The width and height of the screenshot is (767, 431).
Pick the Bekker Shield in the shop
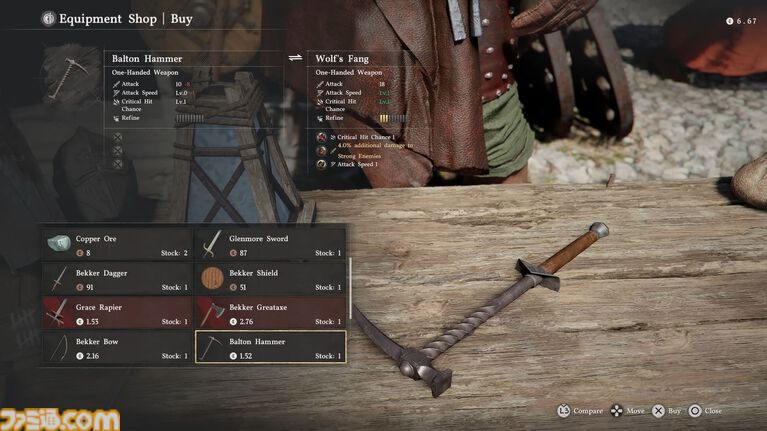270,279
